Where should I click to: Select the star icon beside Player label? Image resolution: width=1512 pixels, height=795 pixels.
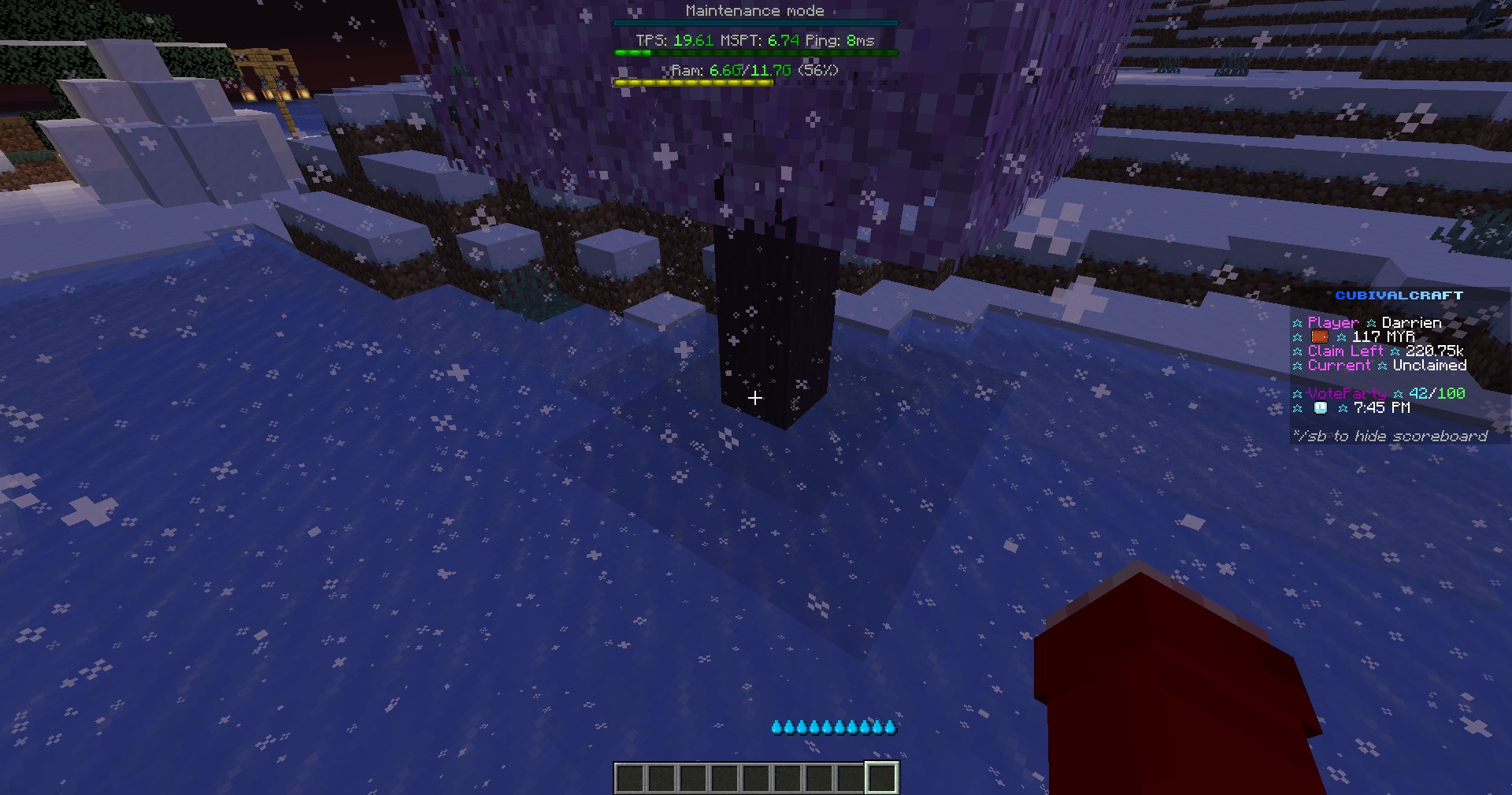(x=1297, y=323)
